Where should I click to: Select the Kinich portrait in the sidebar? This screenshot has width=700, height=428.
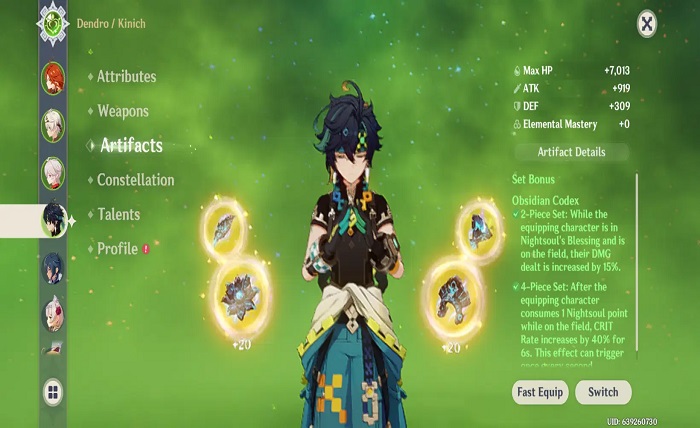53,220
